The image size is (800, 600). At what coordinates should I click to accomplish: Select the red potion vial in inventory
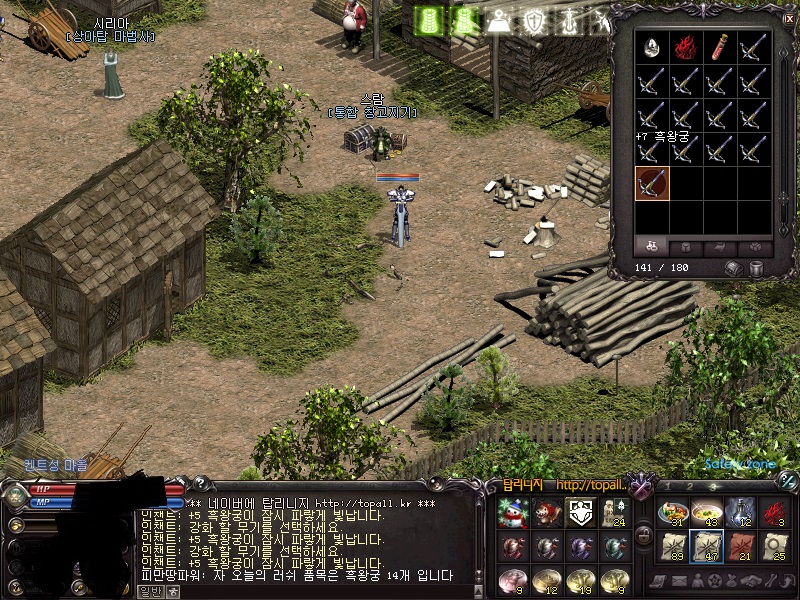click(720, 48)
